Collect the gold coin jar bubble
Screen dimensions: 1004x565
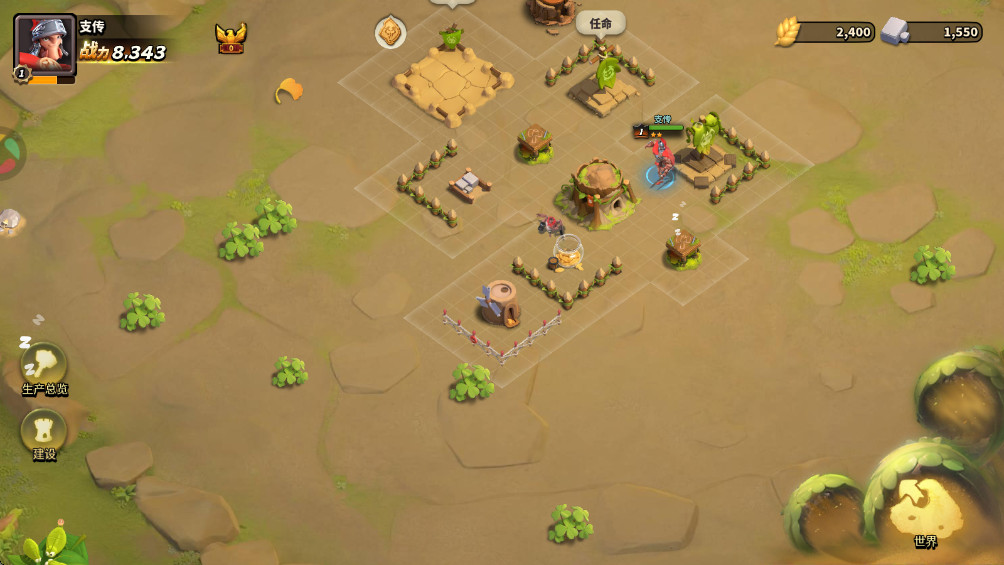pos(568,254)
